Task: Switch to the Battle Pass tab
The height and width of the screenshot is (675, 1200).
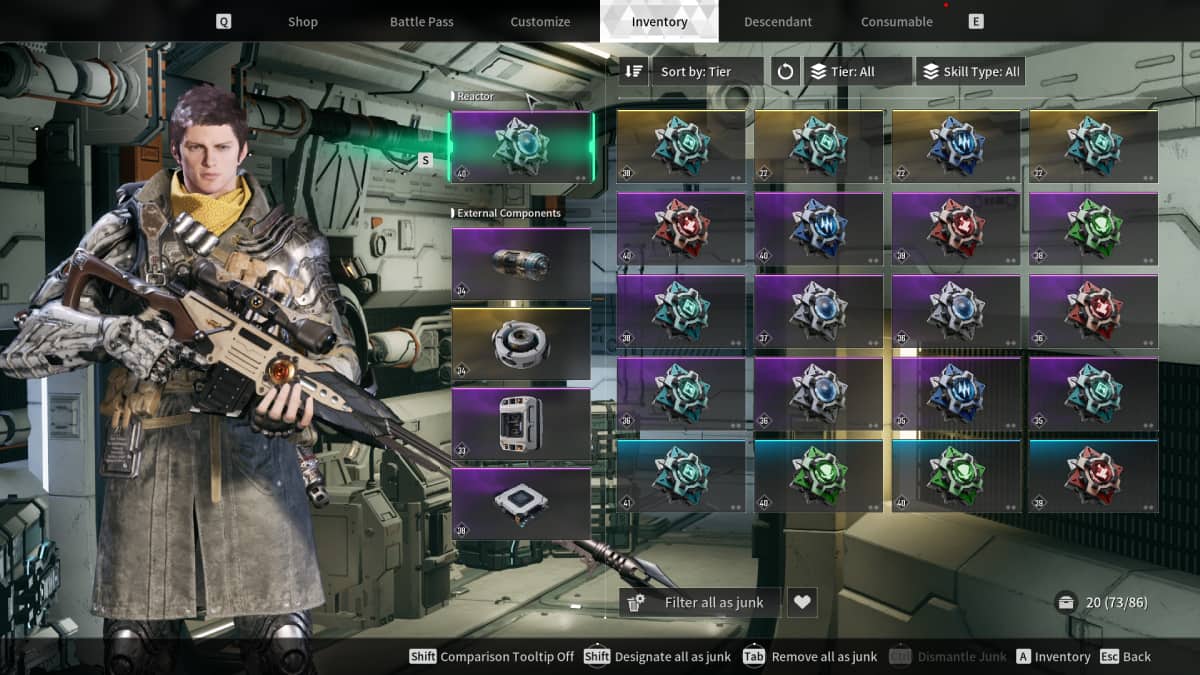Action: tap(421, 22)
